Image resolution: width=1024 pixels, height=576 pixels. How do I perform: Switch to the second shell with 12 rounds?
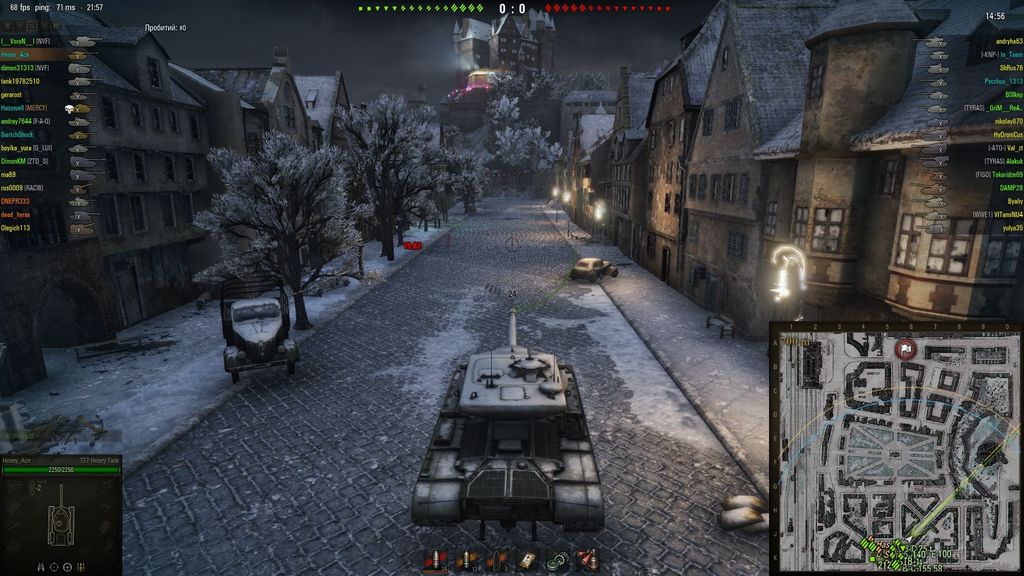click(x=465, y=560)
